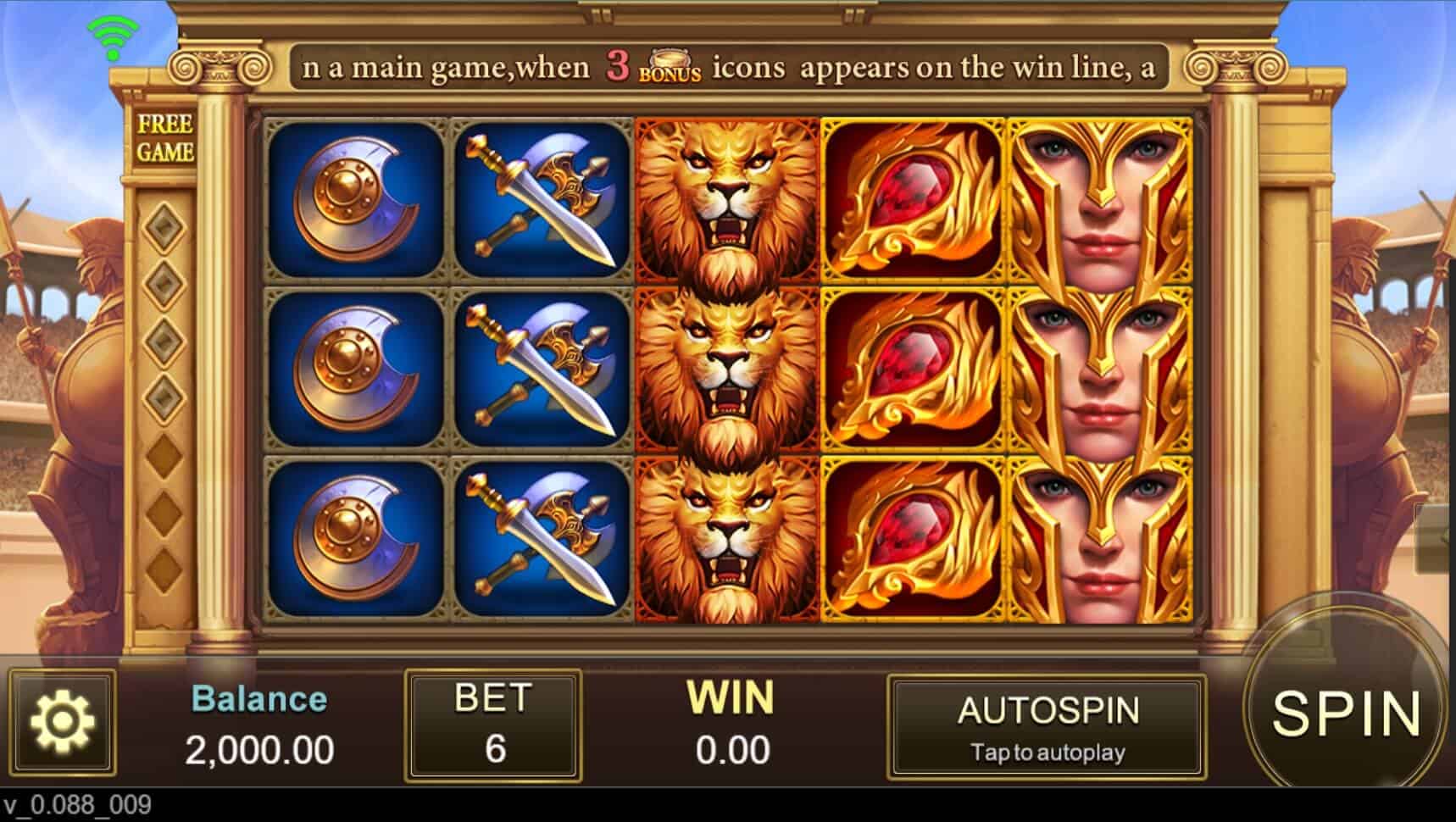Click the WIN amount display
The image size is (1456, 822).
click(x=731, y=725)
